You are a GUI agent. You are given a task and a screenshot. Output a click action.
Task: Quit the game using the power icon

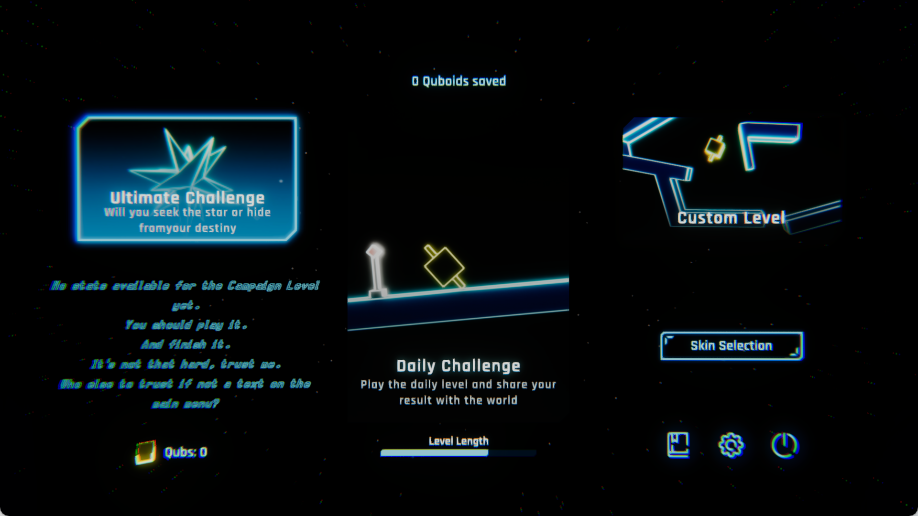(784, 445)
